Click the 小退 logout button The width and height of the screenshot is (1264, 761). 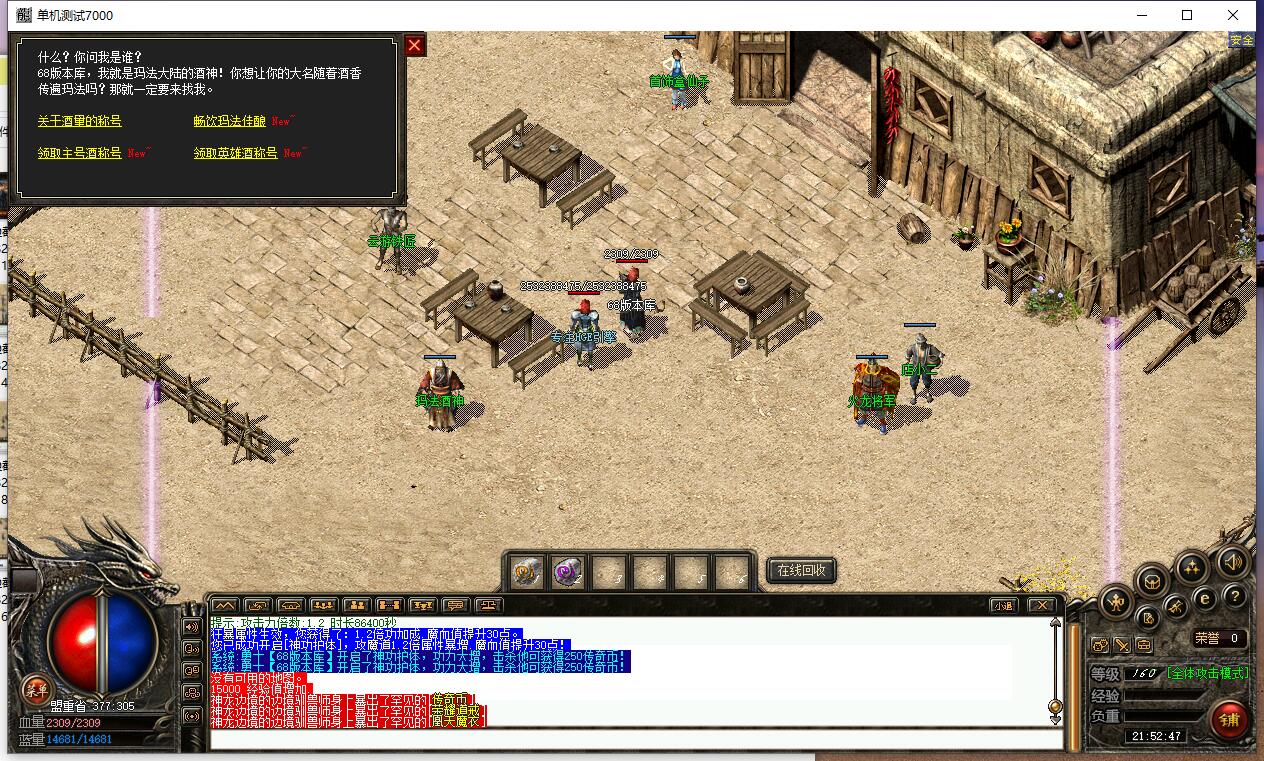1002,605
